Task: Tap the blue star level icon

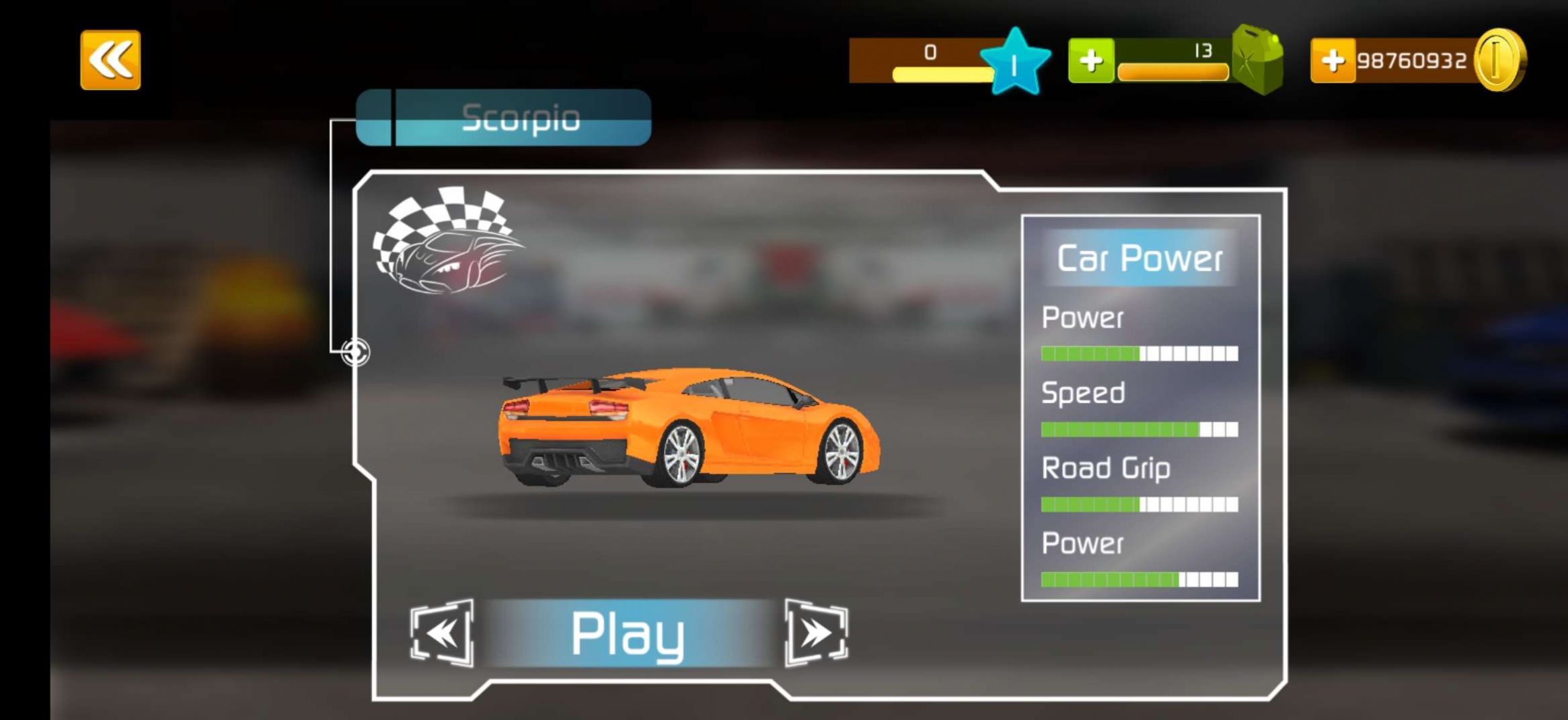Action: tap(1016, 59)
